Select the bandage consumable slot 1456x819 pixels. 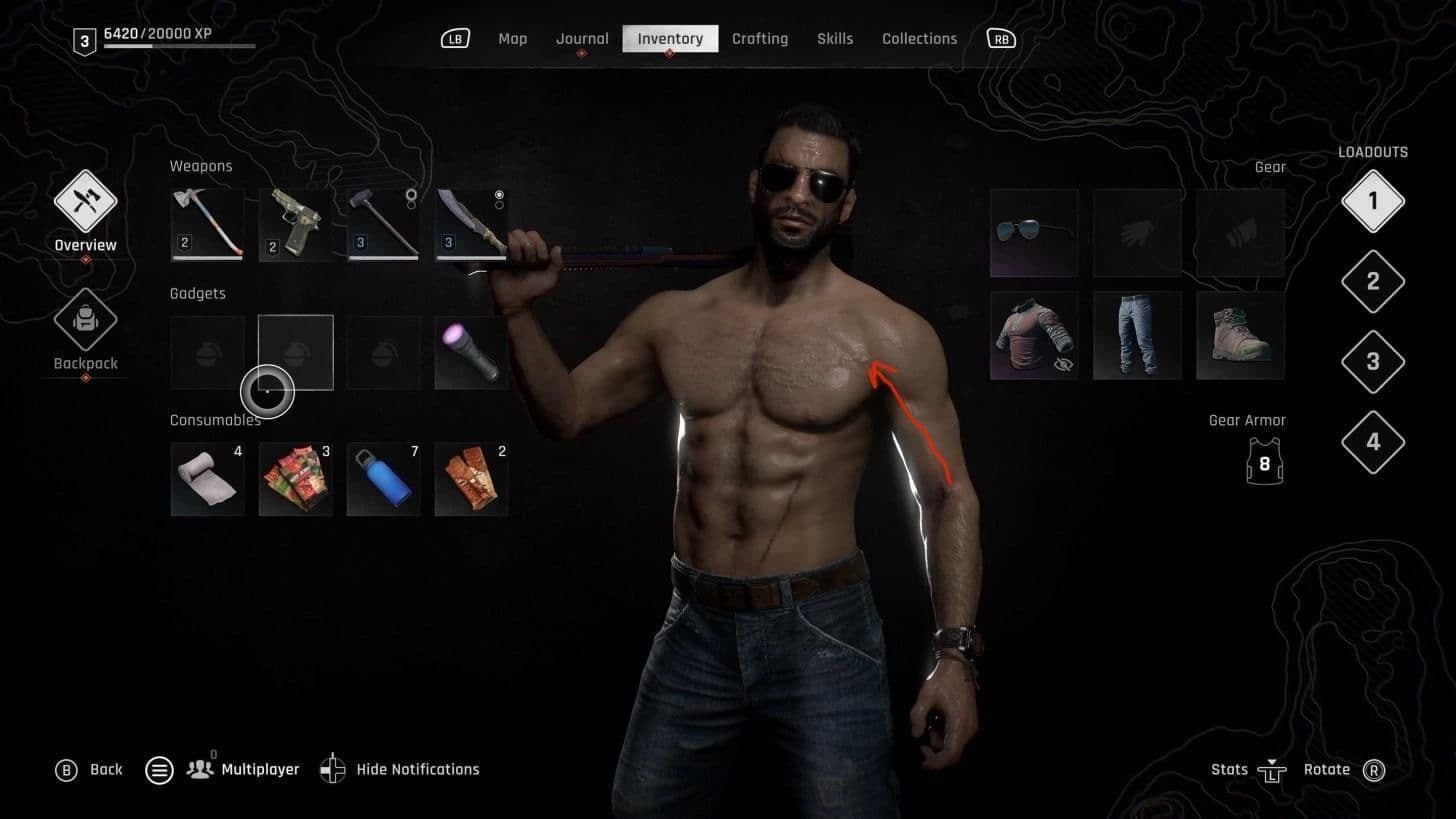coord(207,480)
